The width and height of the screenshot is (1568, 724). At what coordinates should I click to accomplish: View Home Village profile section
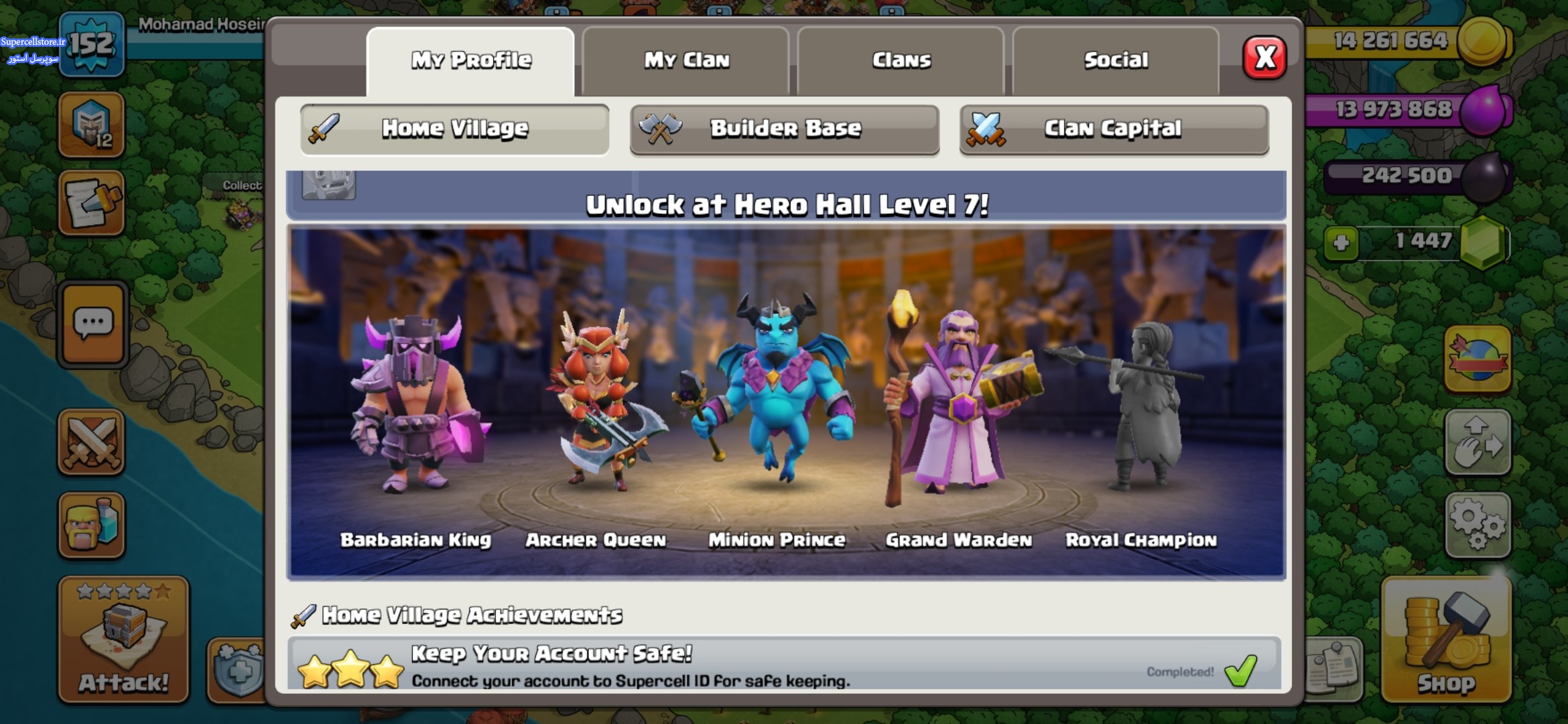pyautogui.click(x=454, y=129)
